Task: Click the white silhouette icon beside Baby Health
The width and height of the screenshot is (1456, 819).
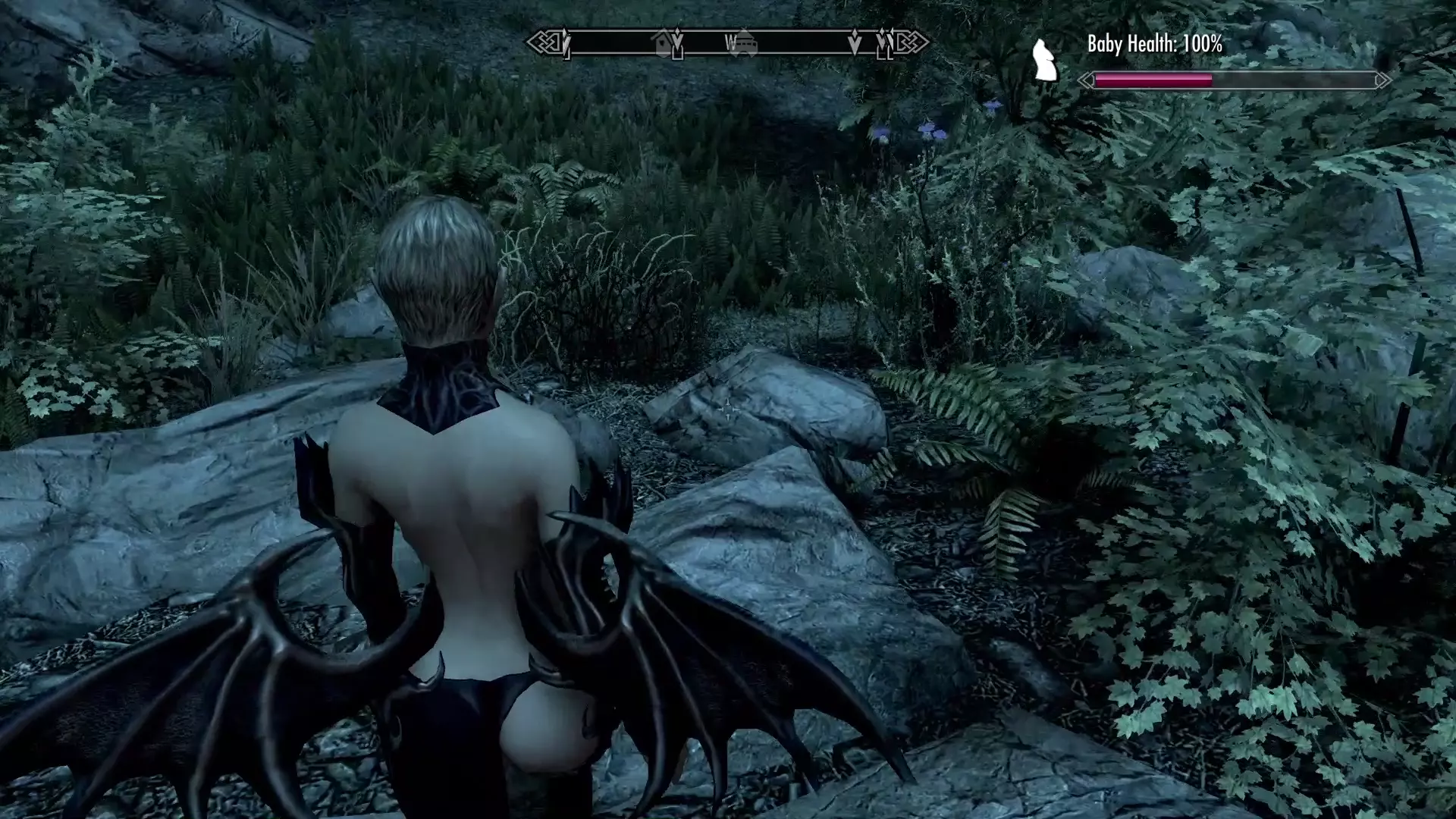Action: (x=1045, y=61)
